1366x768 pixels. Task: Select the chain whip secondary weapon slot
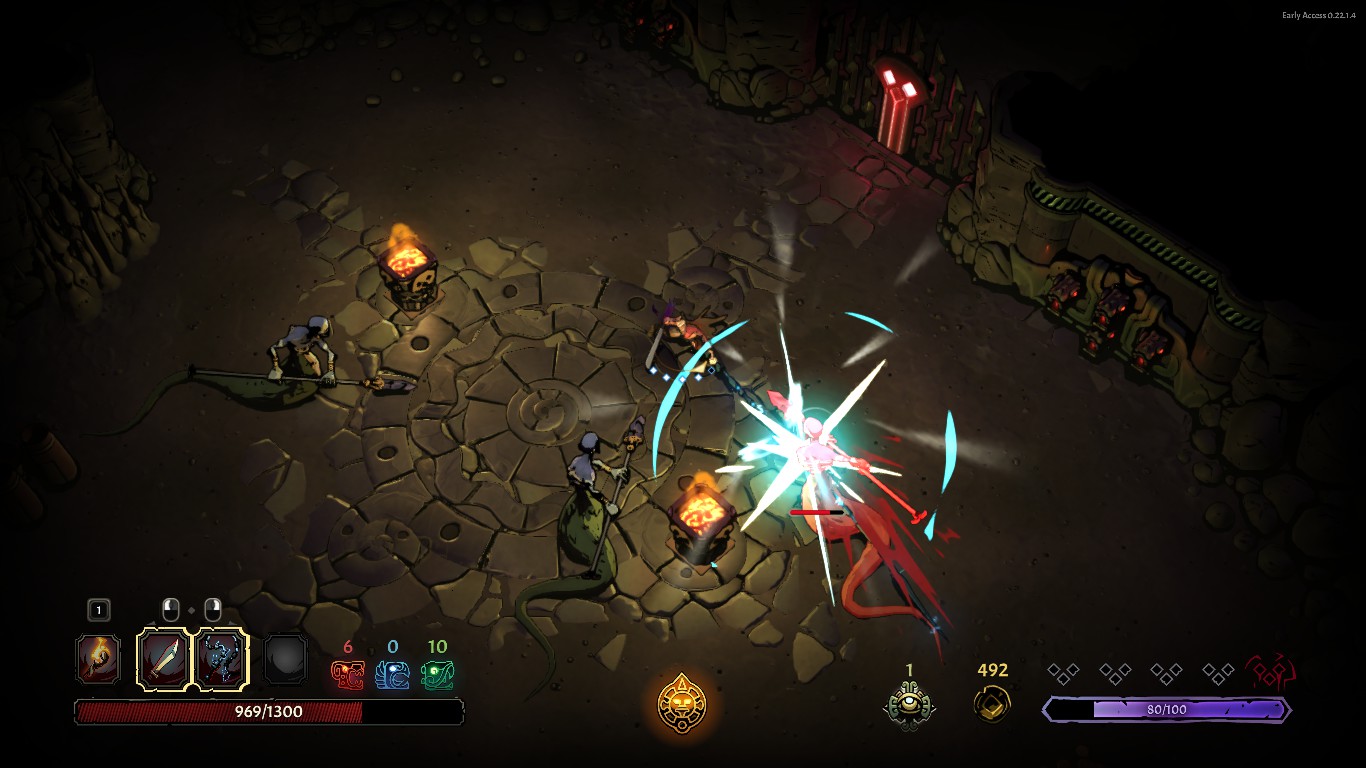tap(220, 659)
